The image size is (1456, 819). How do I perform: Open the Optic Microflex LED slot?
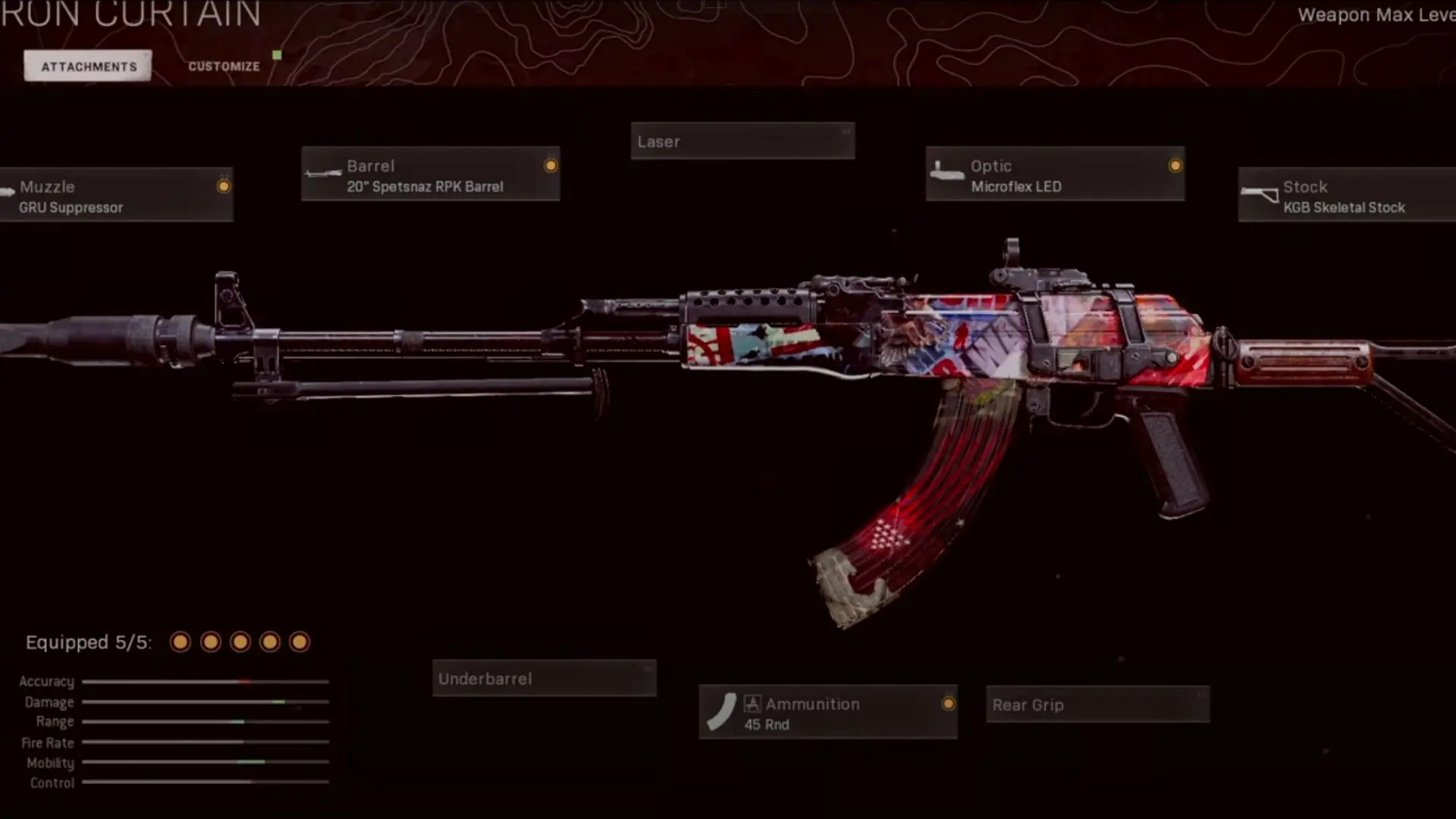[1054, 174]
